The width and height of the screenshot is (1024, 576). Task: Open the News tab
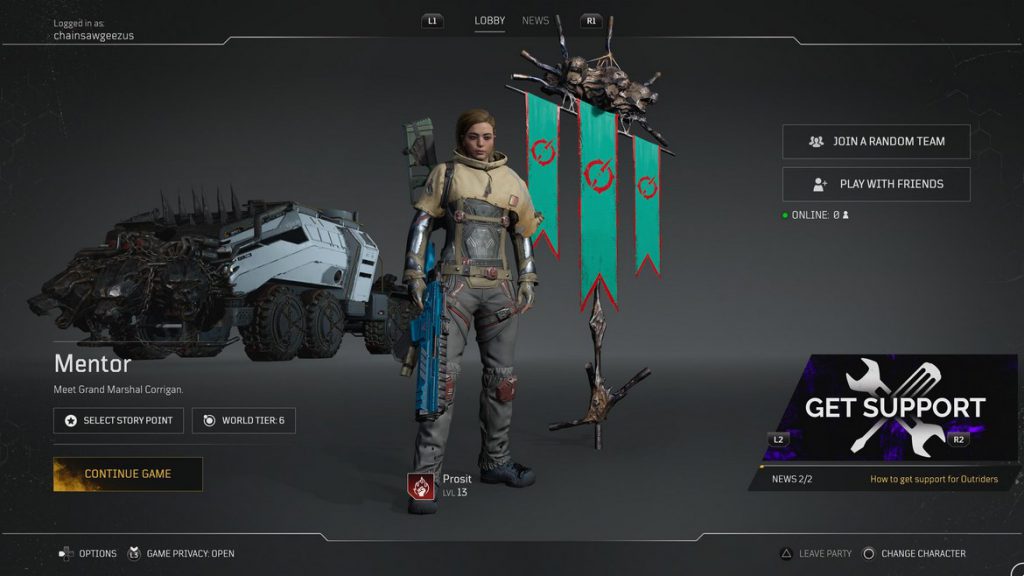point(535,21)
